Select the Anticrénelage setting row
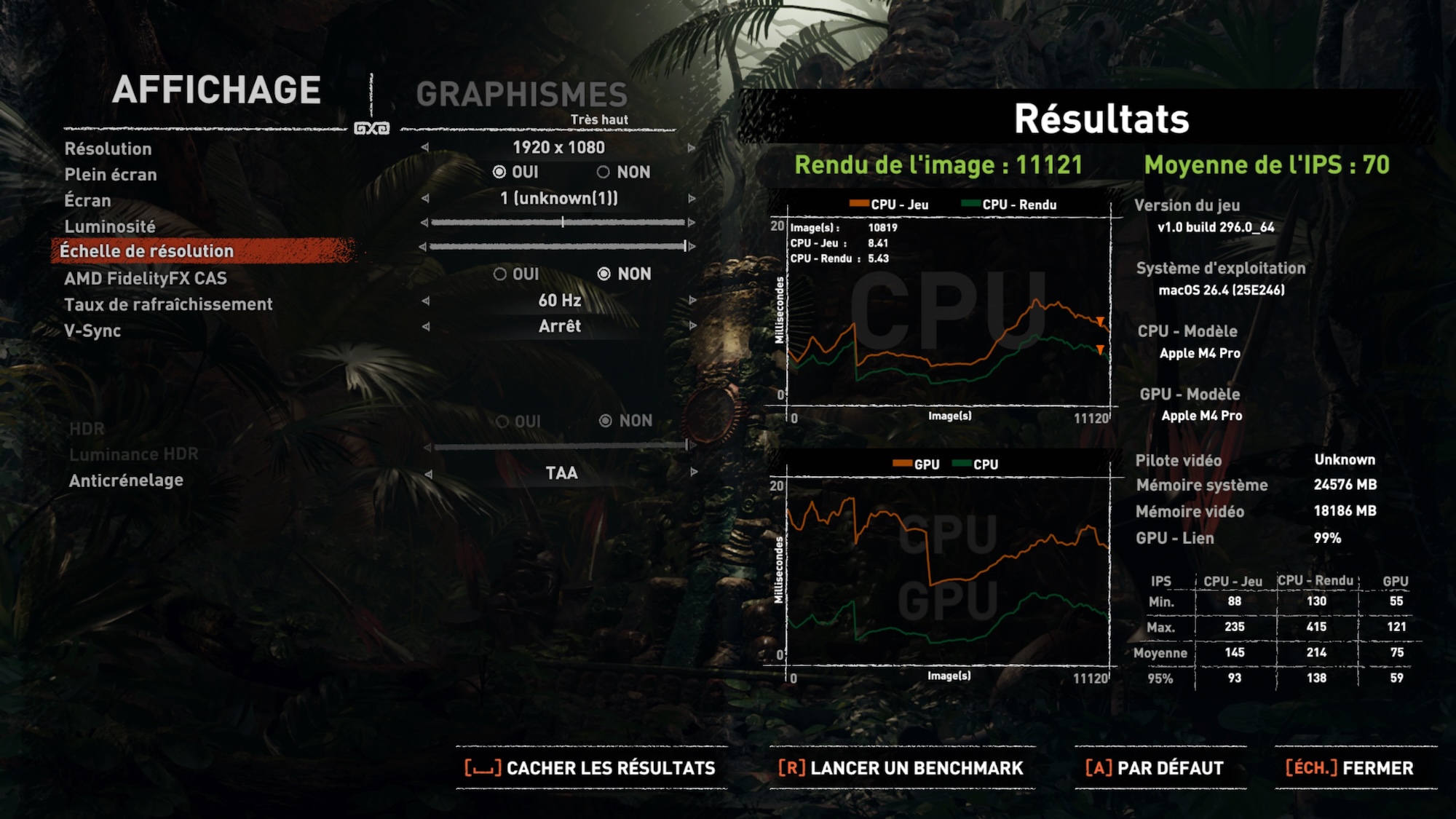 tap(126, 480)
